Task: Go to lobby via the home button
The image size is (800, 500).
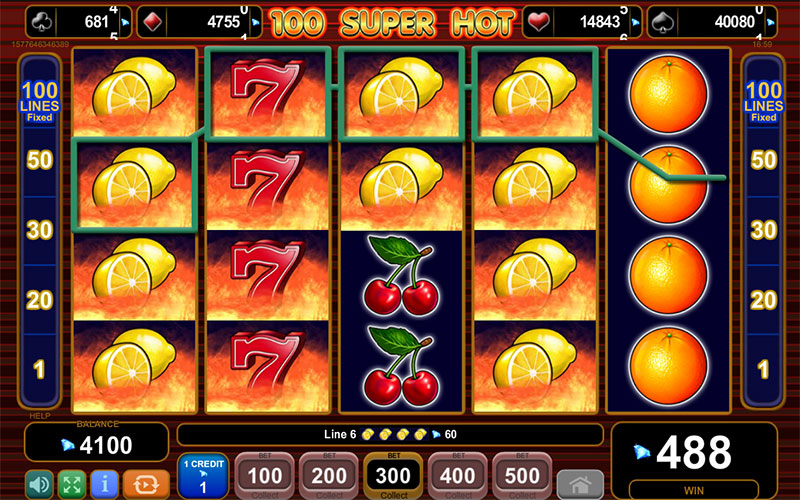Action: tap(580, 485)
